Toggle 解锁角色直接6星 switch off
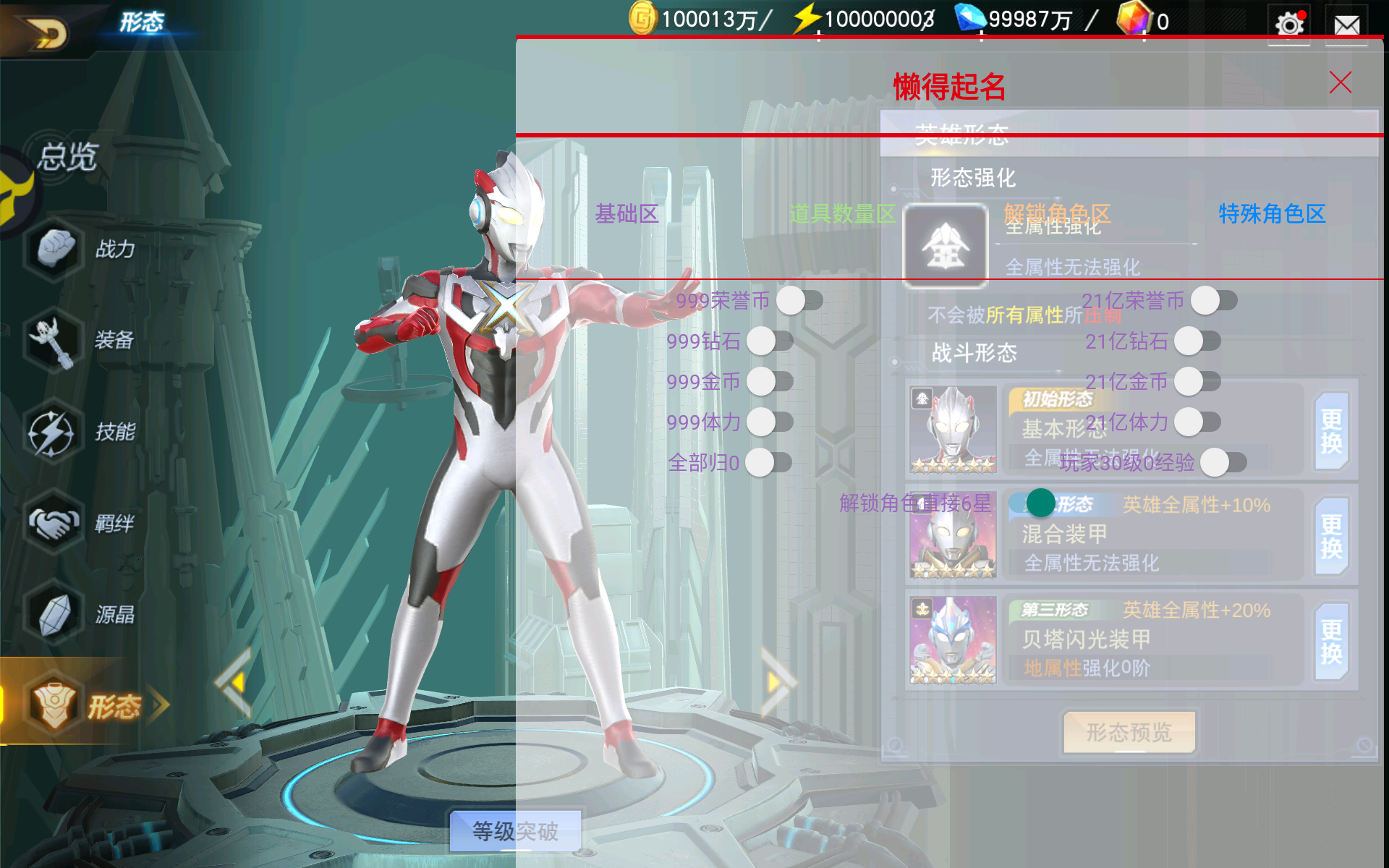The width and height of the screenshot is (1389, 868). pyautogui.click(x=1042, y=502)
